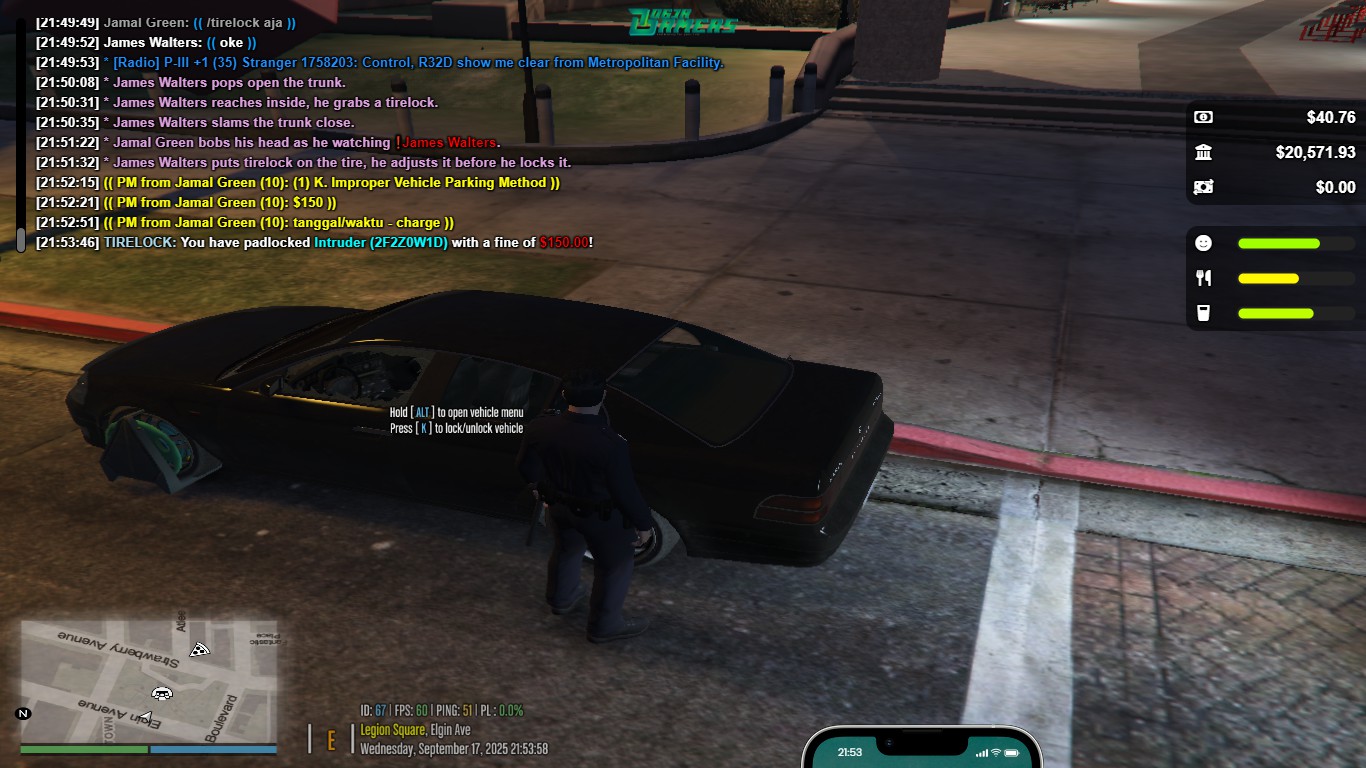This screenshot has width=1366, height=768.
Task: Select the pizza slice marker on the minimap
Action: tap(200, 650)
